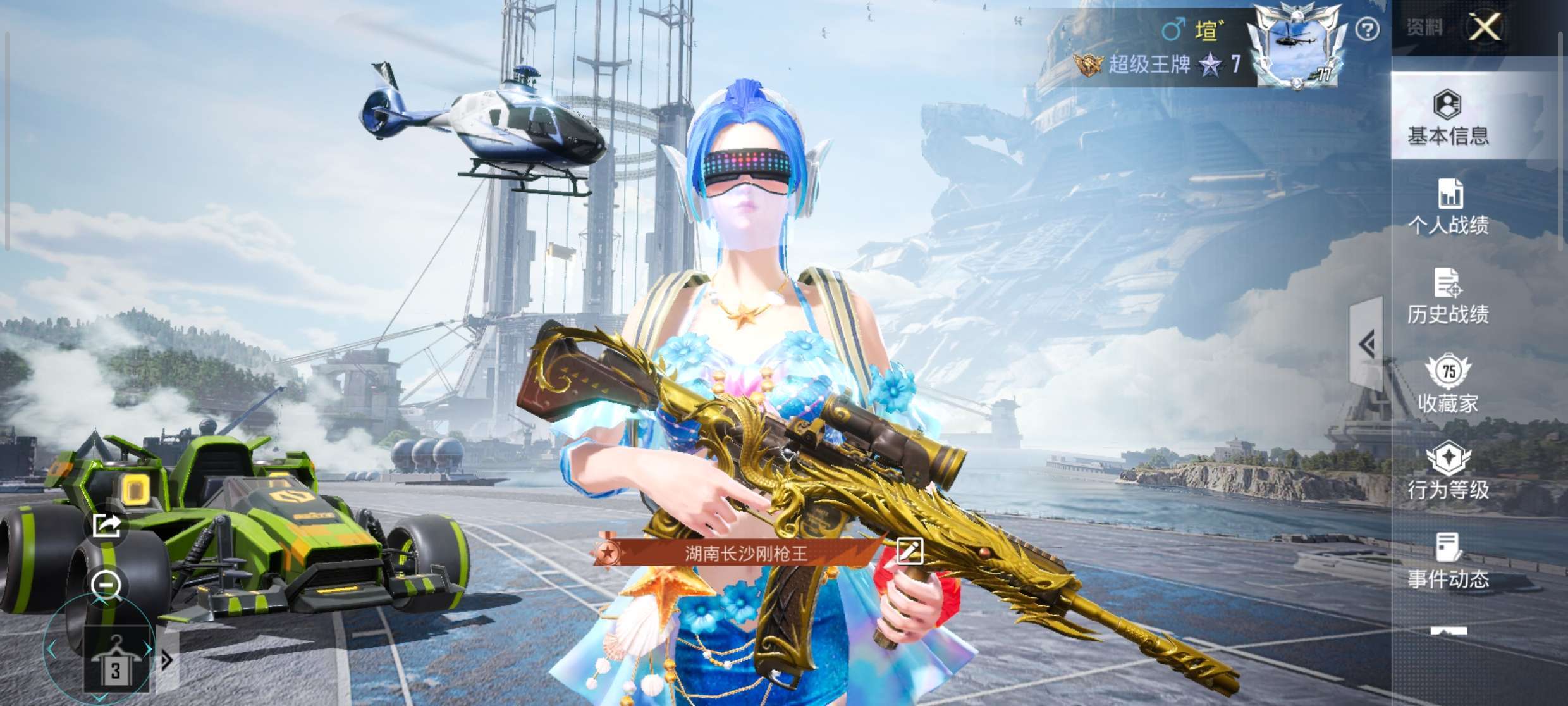Open the player avatar frame
The image size is (1568, 706).
(x=1296, y=46)
